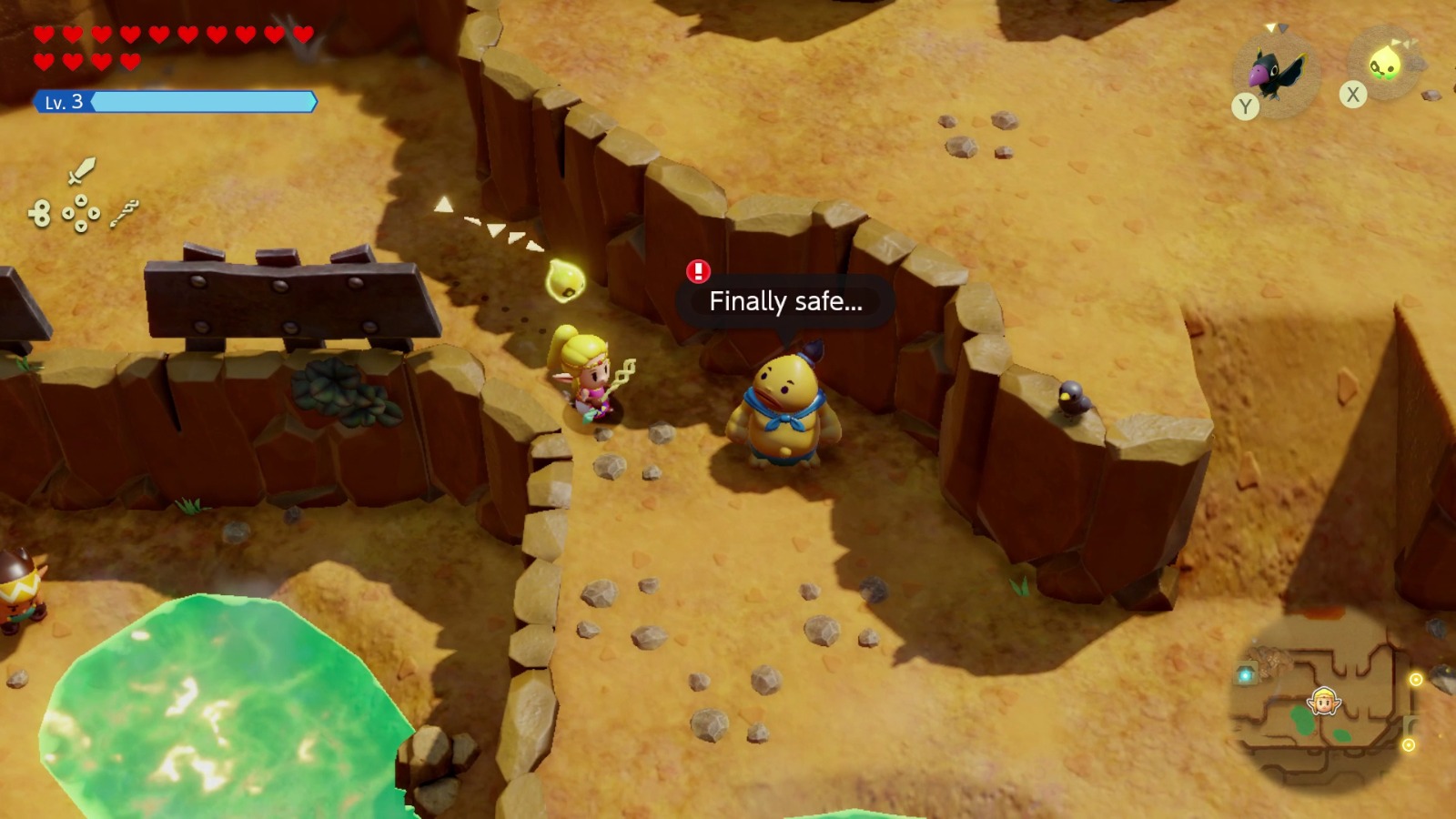Click the directional pad icon in the HUD
The image size is (1456, 819).
point(80,213)
